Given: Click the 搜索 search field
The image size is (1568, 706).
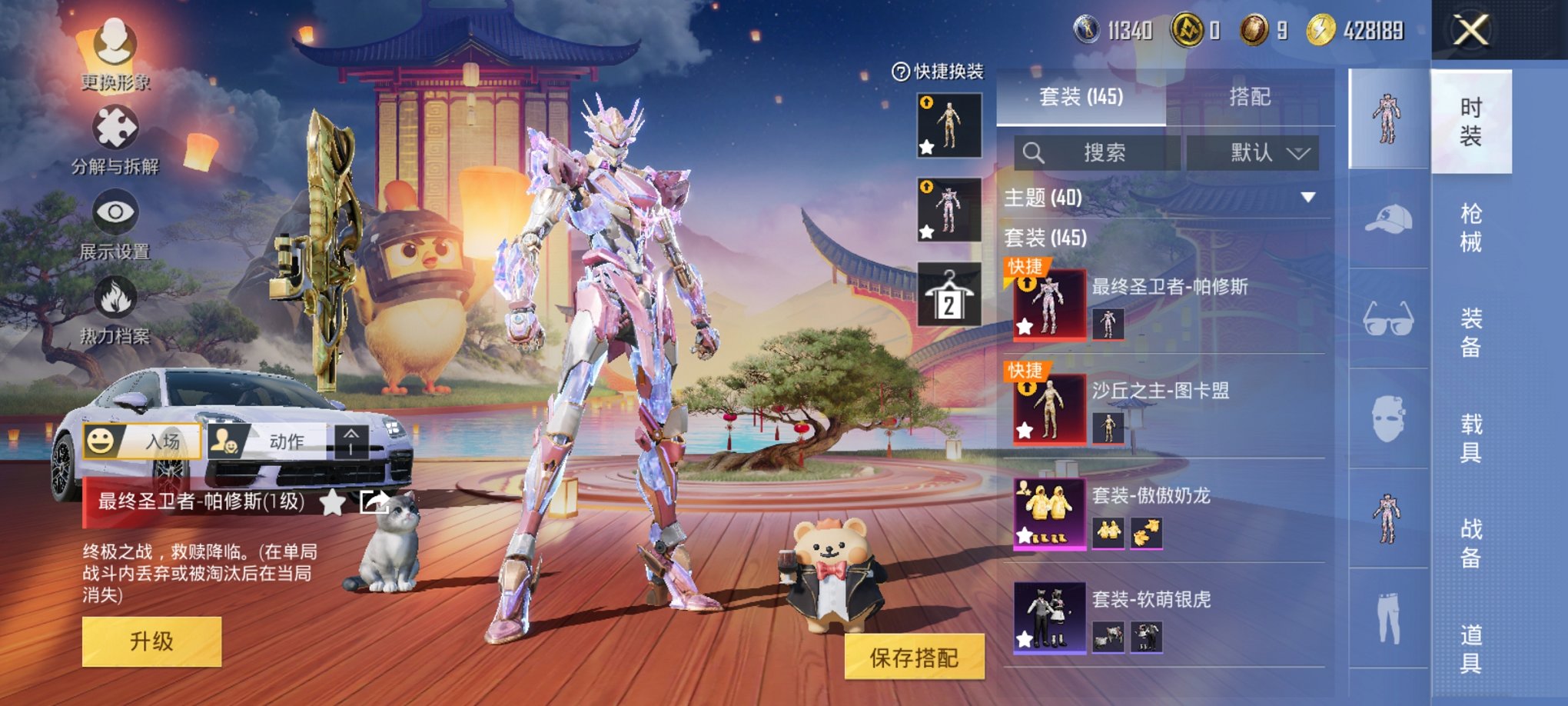Looking at the screenshot, I should tap(1097, 152).
